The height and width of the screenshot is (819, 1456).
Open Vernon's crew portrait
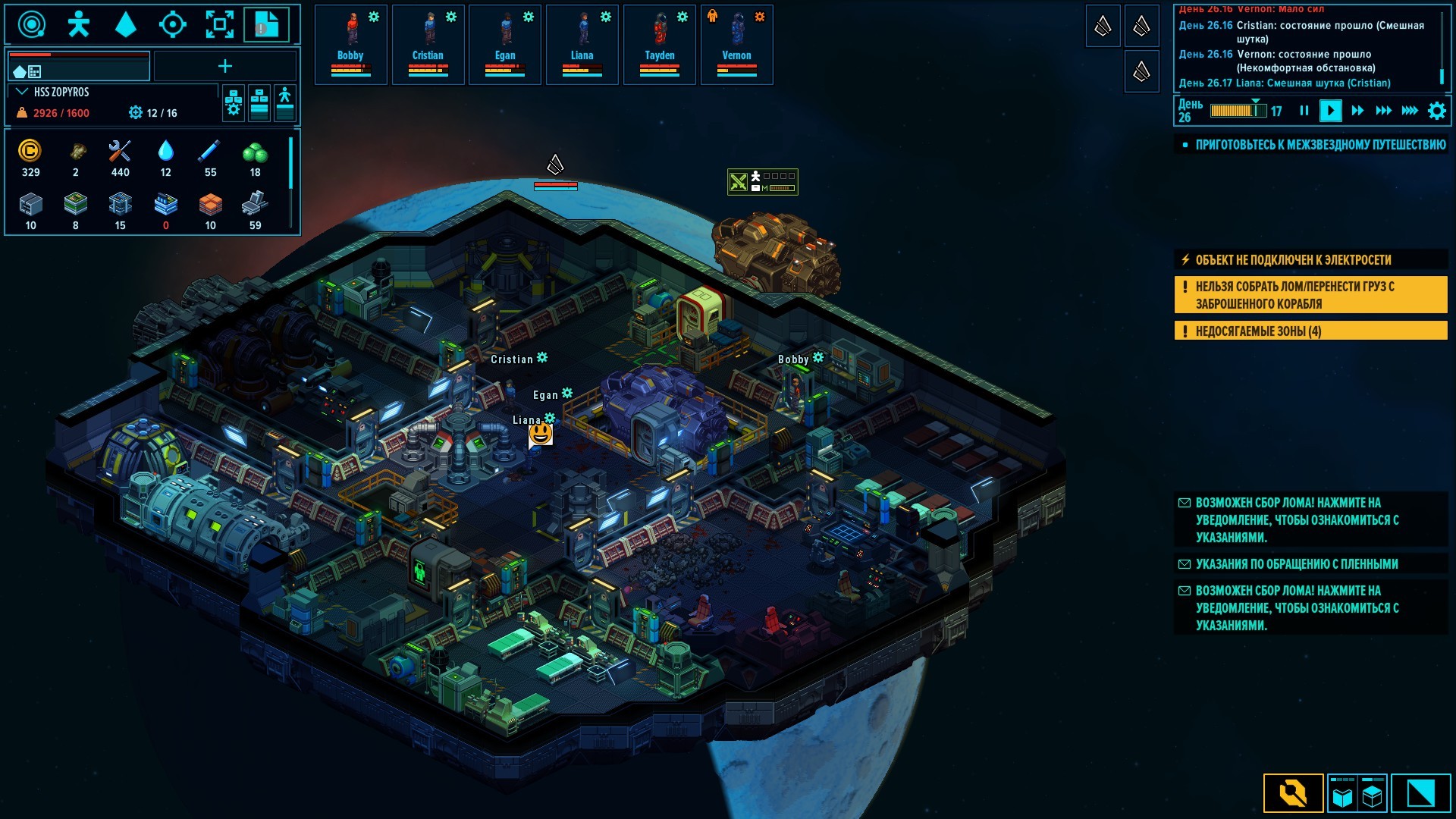tap(736, 44)
